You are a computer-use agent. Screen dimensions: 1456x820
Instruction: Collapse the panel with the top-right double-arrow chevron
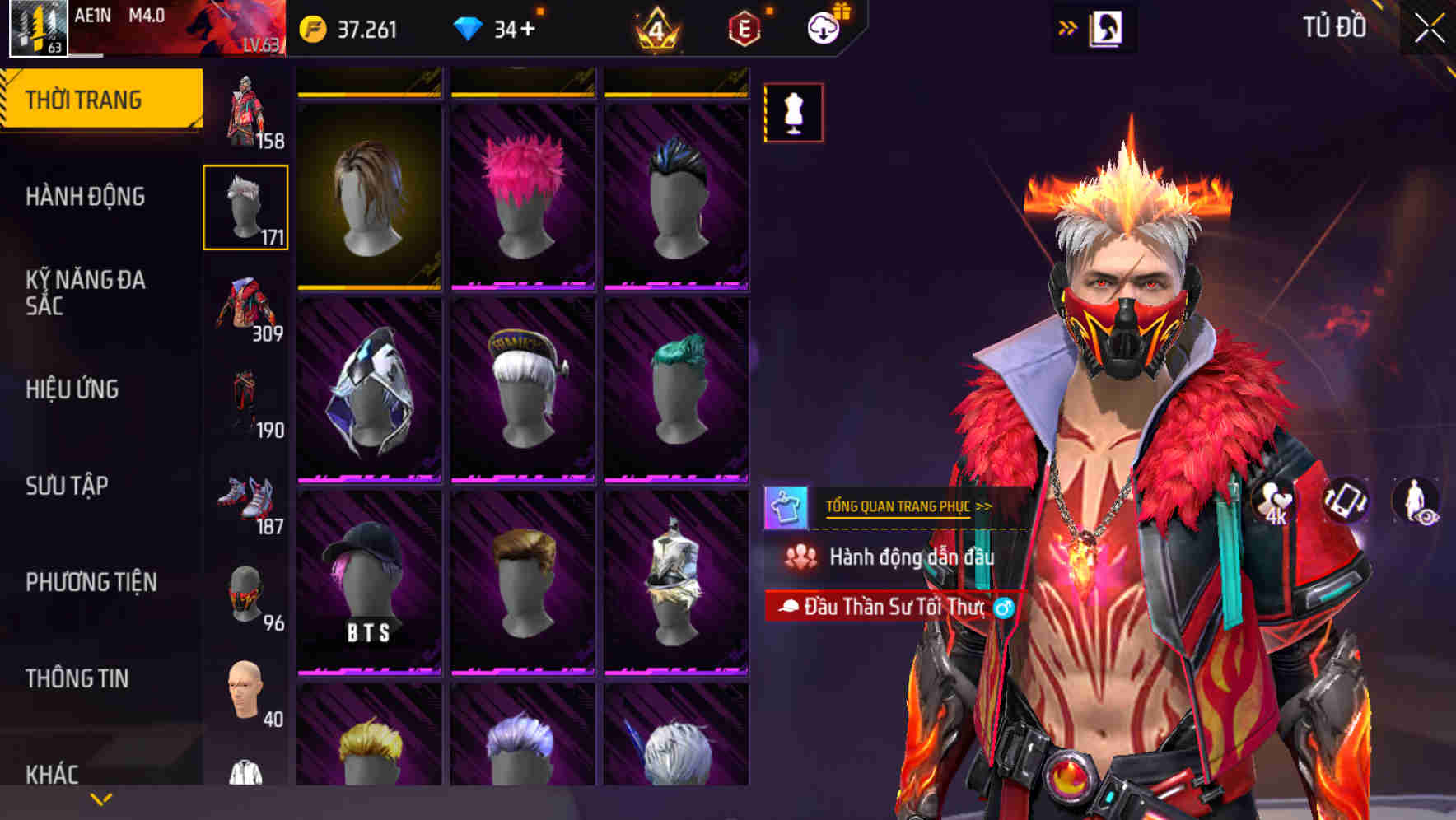pos(1066,27)
